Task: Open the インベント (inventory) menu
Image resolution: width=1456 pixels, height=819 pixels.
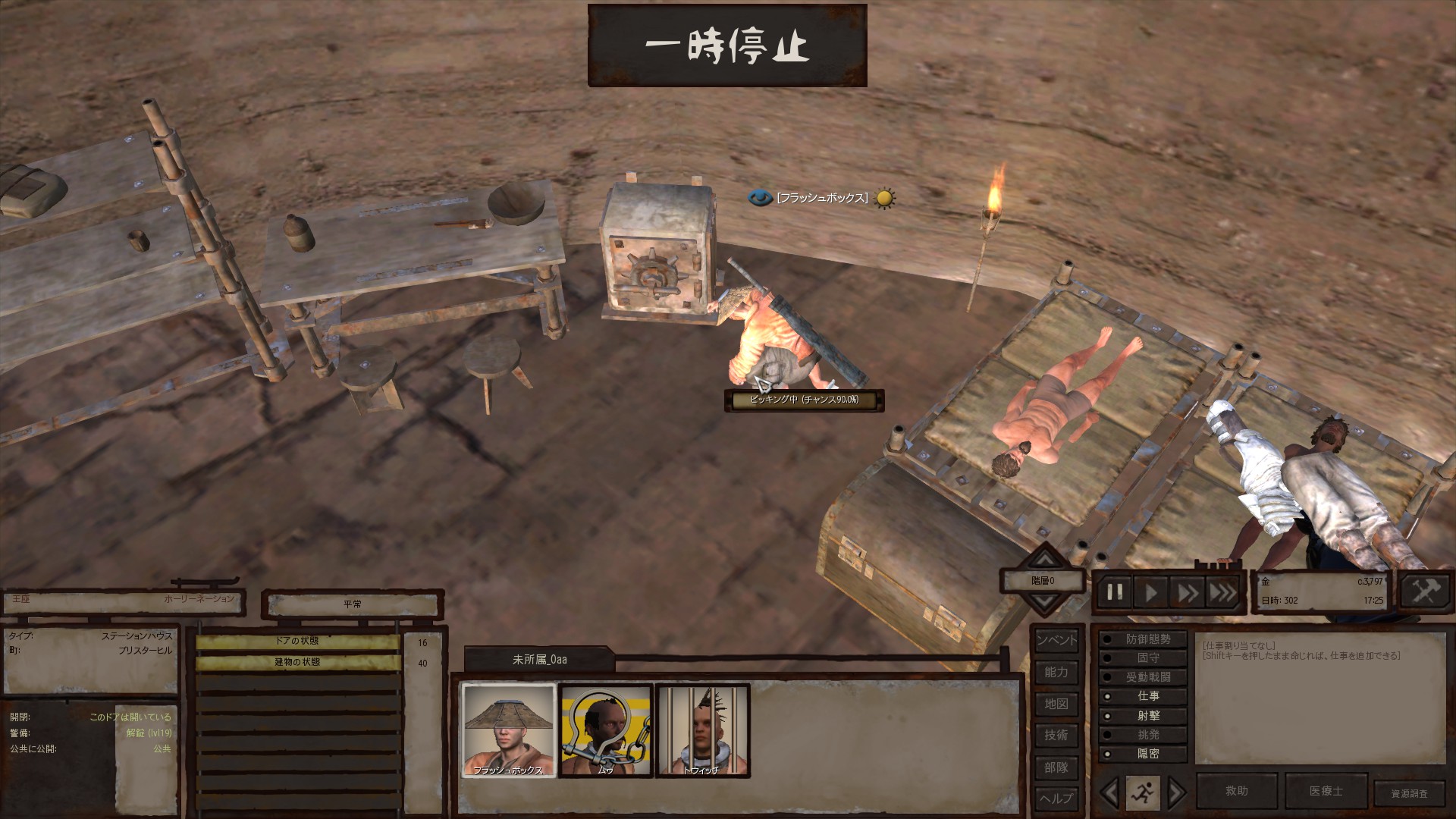Action: tap(1056, 640)
